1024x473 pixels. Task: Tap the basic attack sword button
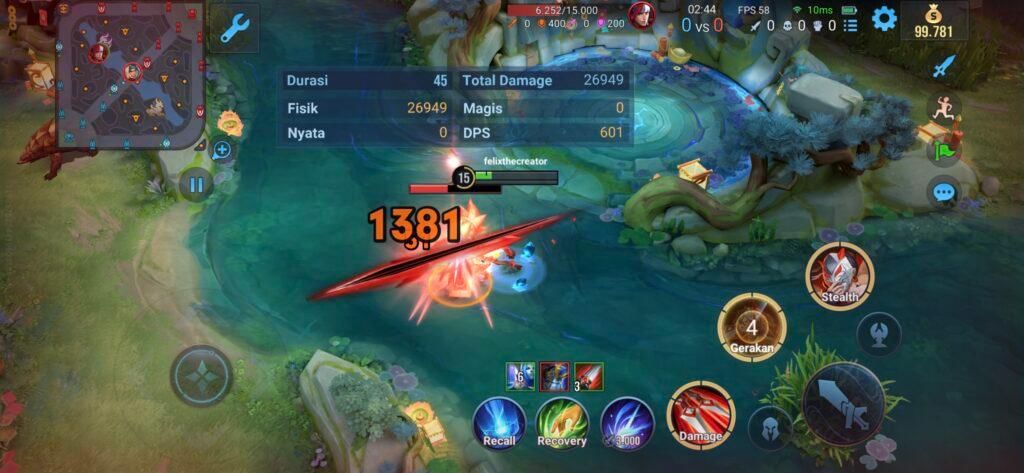coord(842,403)
